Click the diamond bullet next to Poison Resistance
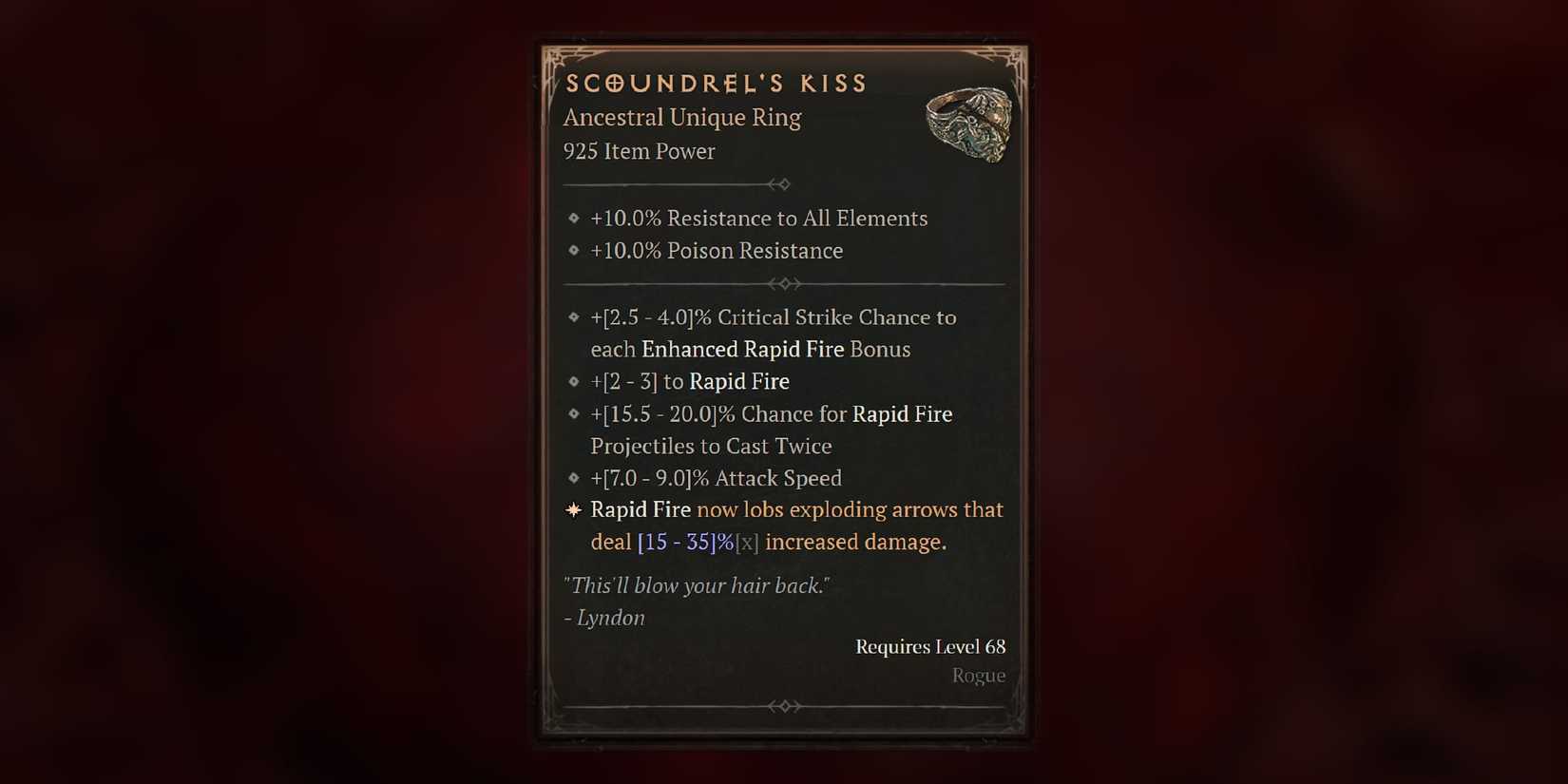The image size is (1568, 784). pos(574,250)
